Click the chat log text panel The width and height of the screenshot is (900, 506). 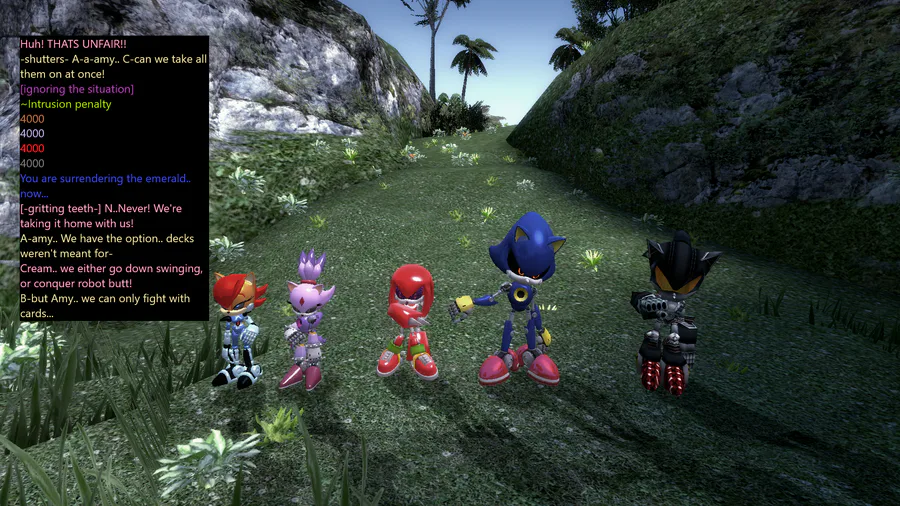[113, 178]
